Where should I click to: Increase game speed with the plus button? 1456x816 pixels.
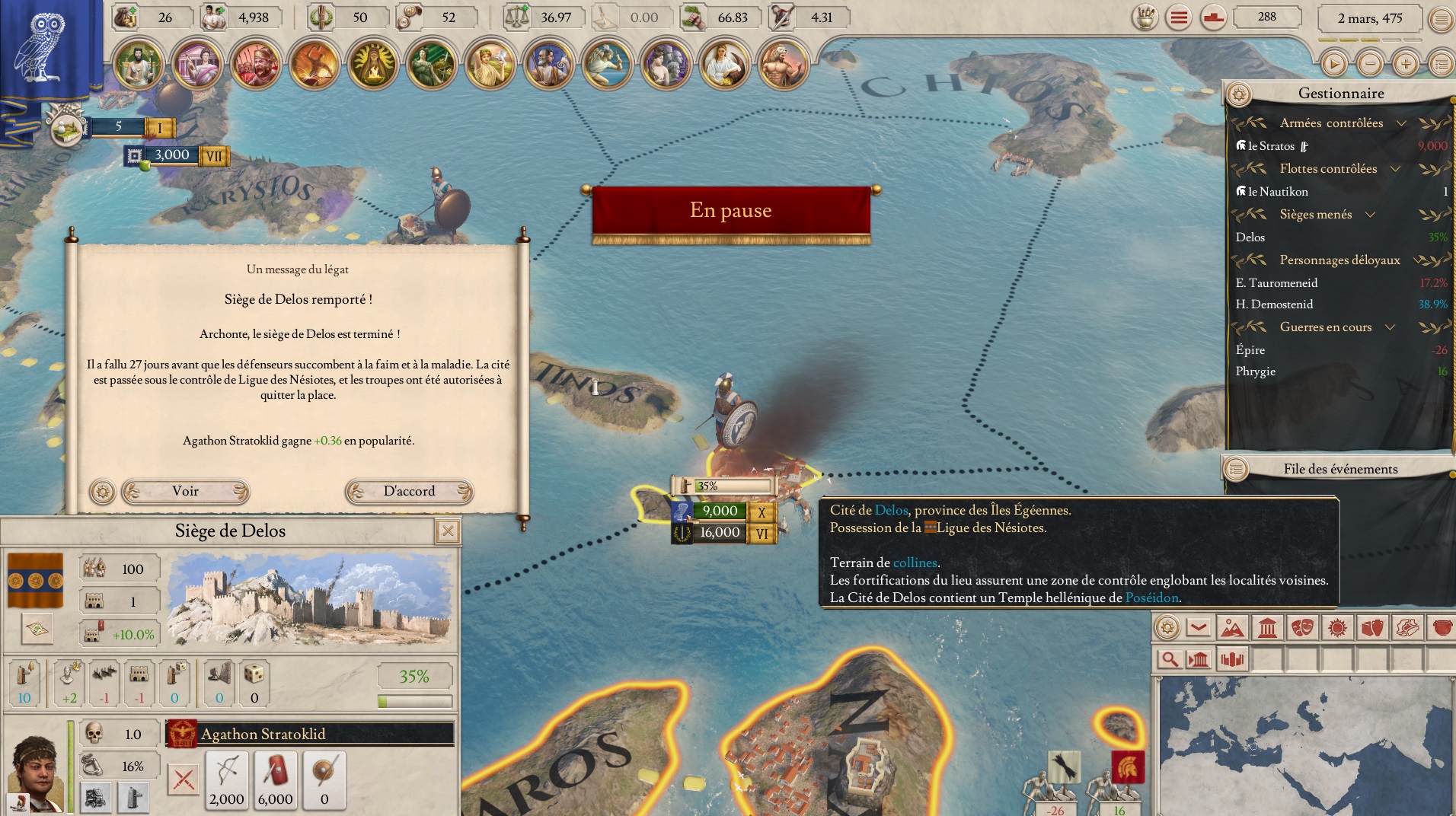click(x=1406, y=64)
